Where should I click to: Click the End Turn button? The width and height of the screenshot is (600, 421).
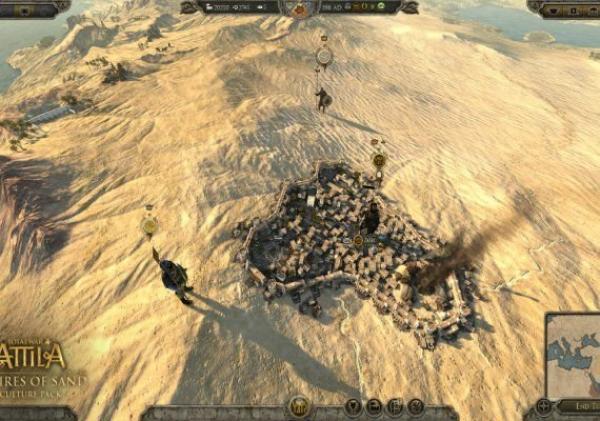point(578,407)
